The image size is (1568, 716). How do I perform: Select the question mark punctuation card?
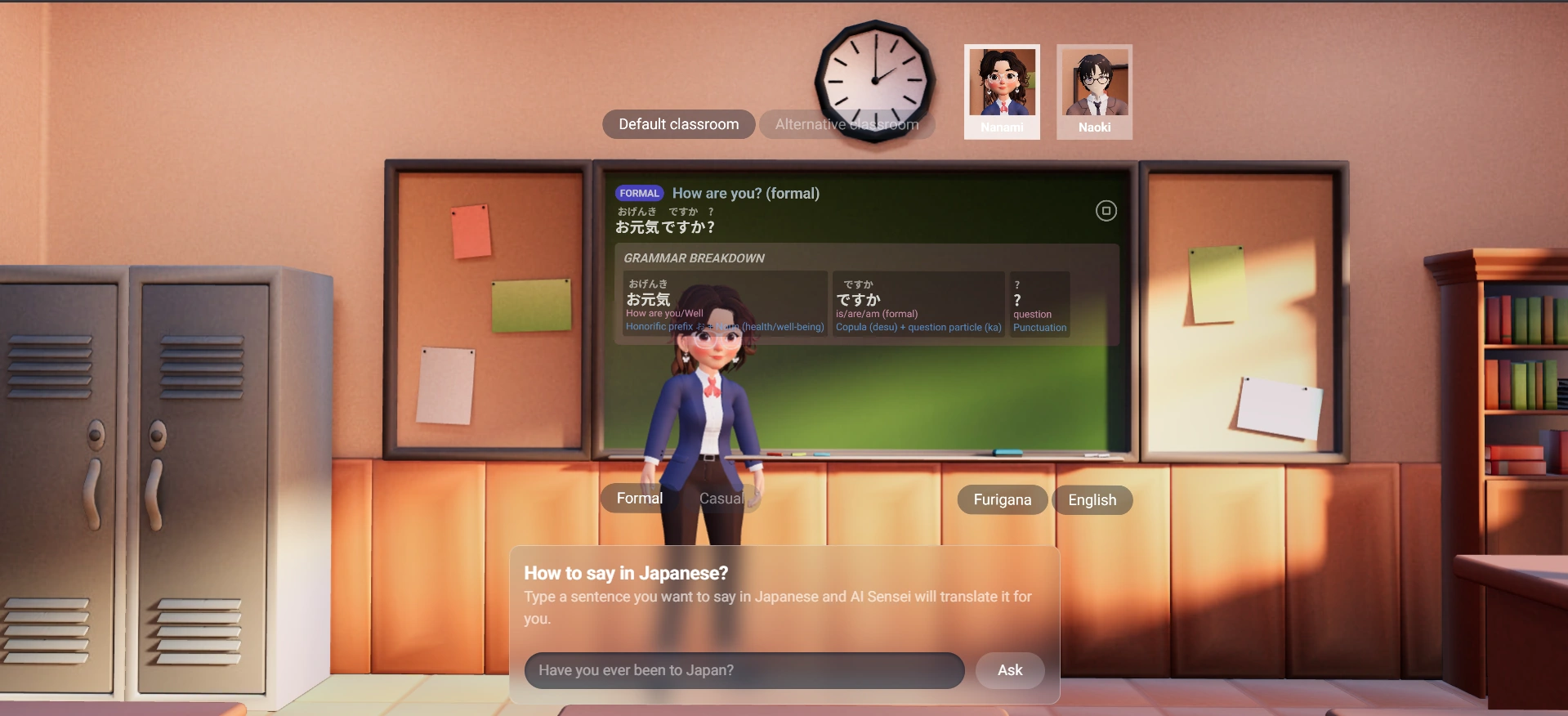tap(1039, 304)
